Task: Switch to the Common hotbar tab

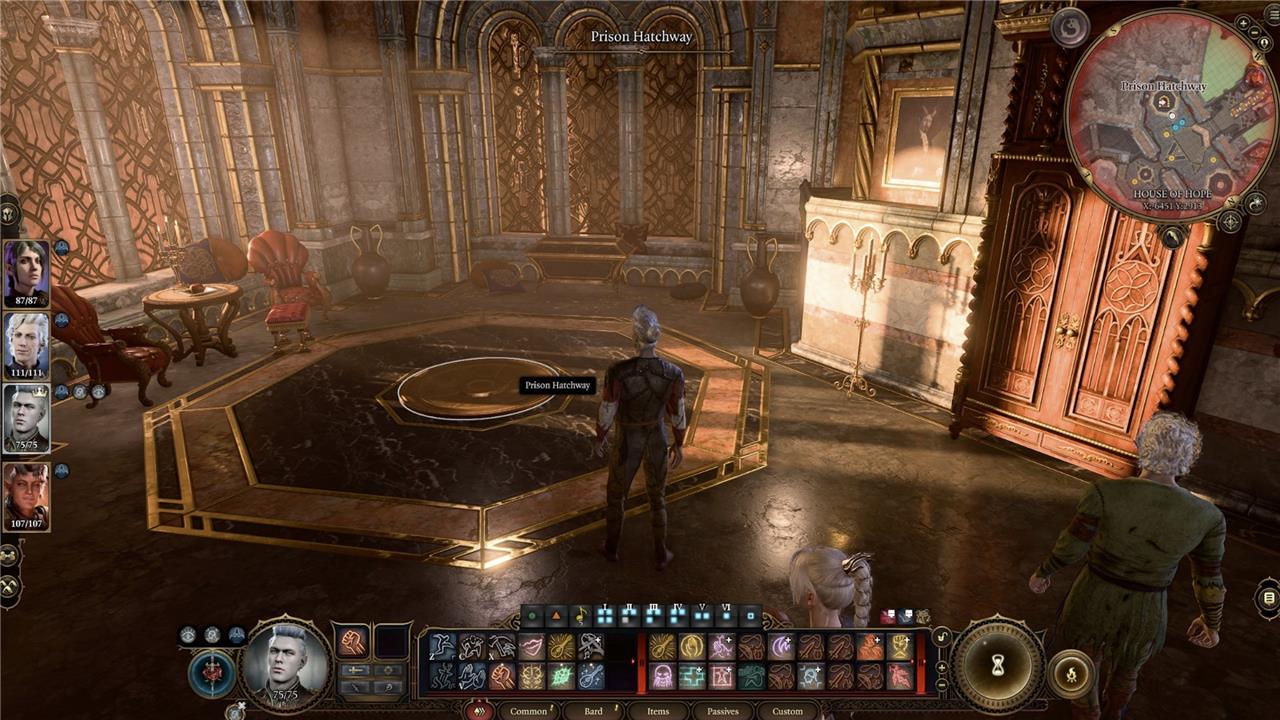Action: click(528, 711)
